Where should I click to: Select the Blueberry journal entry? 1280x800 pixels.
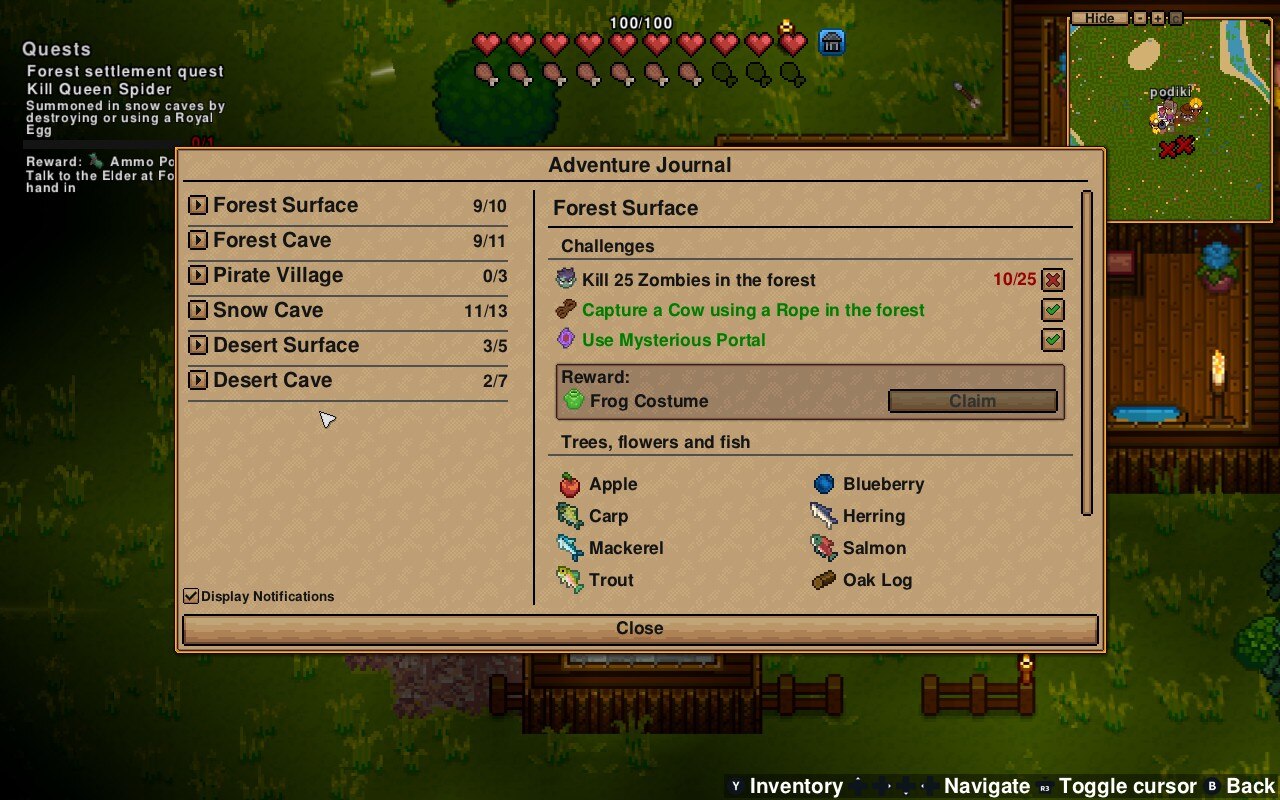coord(882,485)
